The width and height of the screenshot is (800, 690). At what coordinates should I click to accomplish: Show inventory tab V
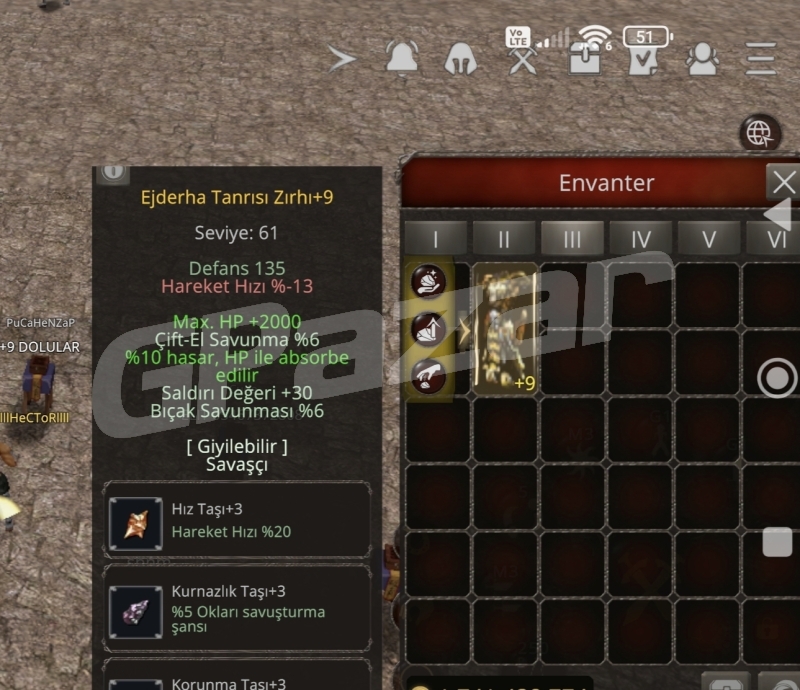point(709,240)
